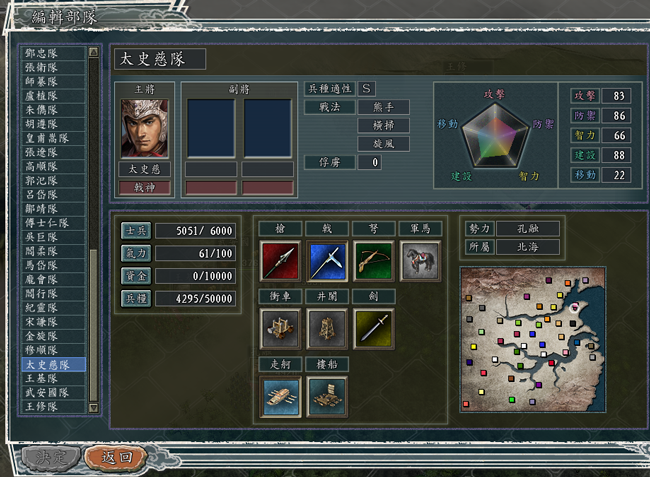Click the 太史慈 commander portrait
Viewport: 650px width, 477px height.
(x=144, y=128)
